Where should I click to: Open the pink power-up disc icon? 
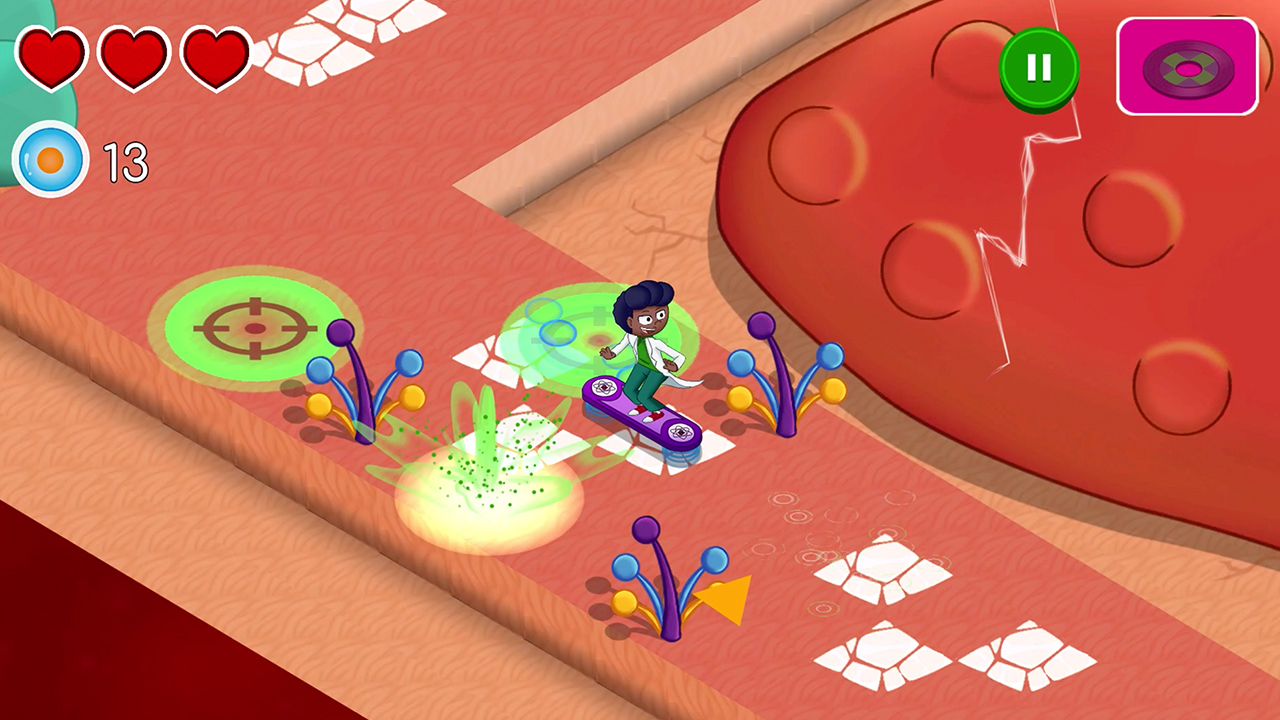click(1188, 67)
